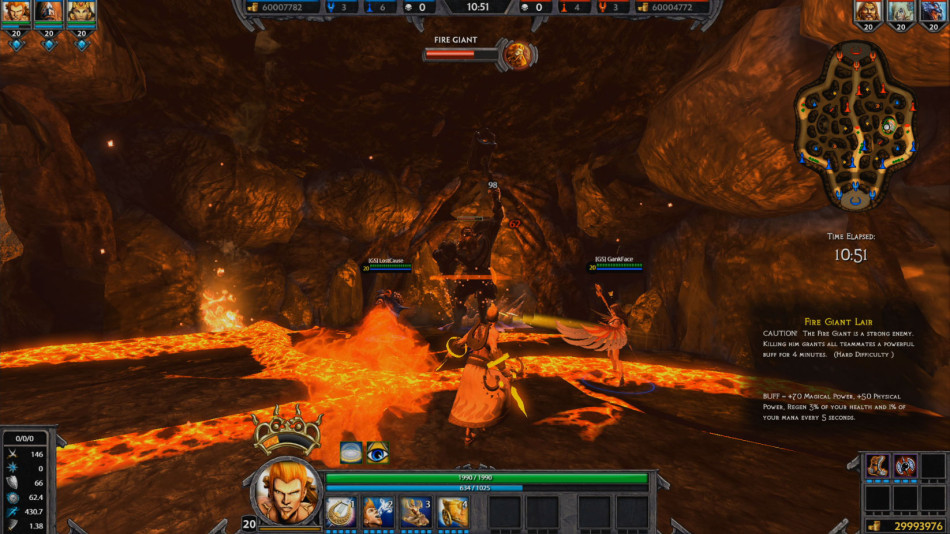The image size is (950, 534).
Task: Select the bearded enemy god portrait at top right
Action: pos(868,12)
